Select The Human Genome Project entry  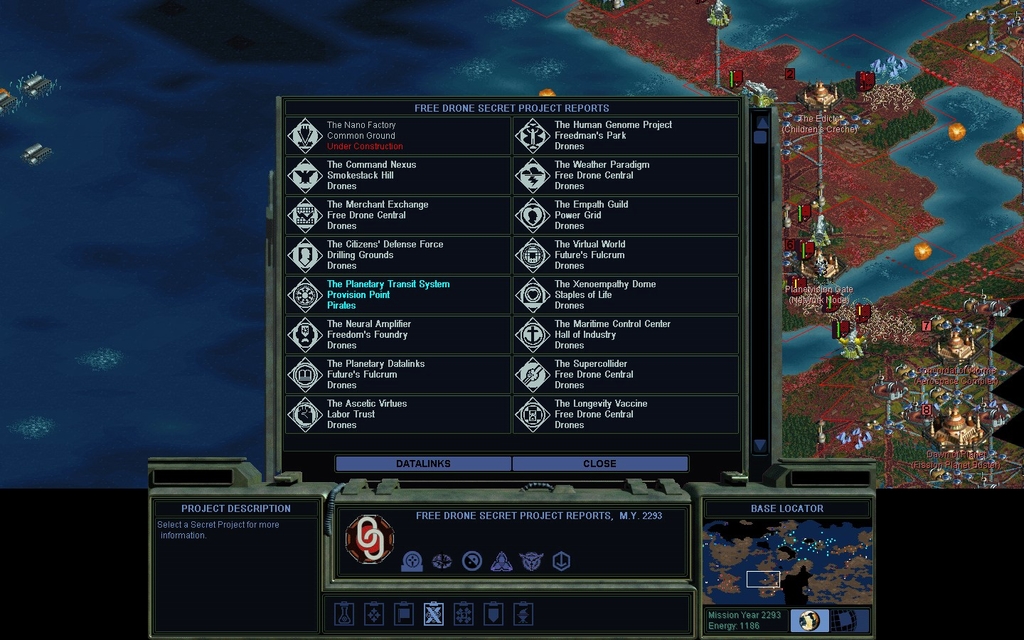pyautogui.click(x=626, y=136)
